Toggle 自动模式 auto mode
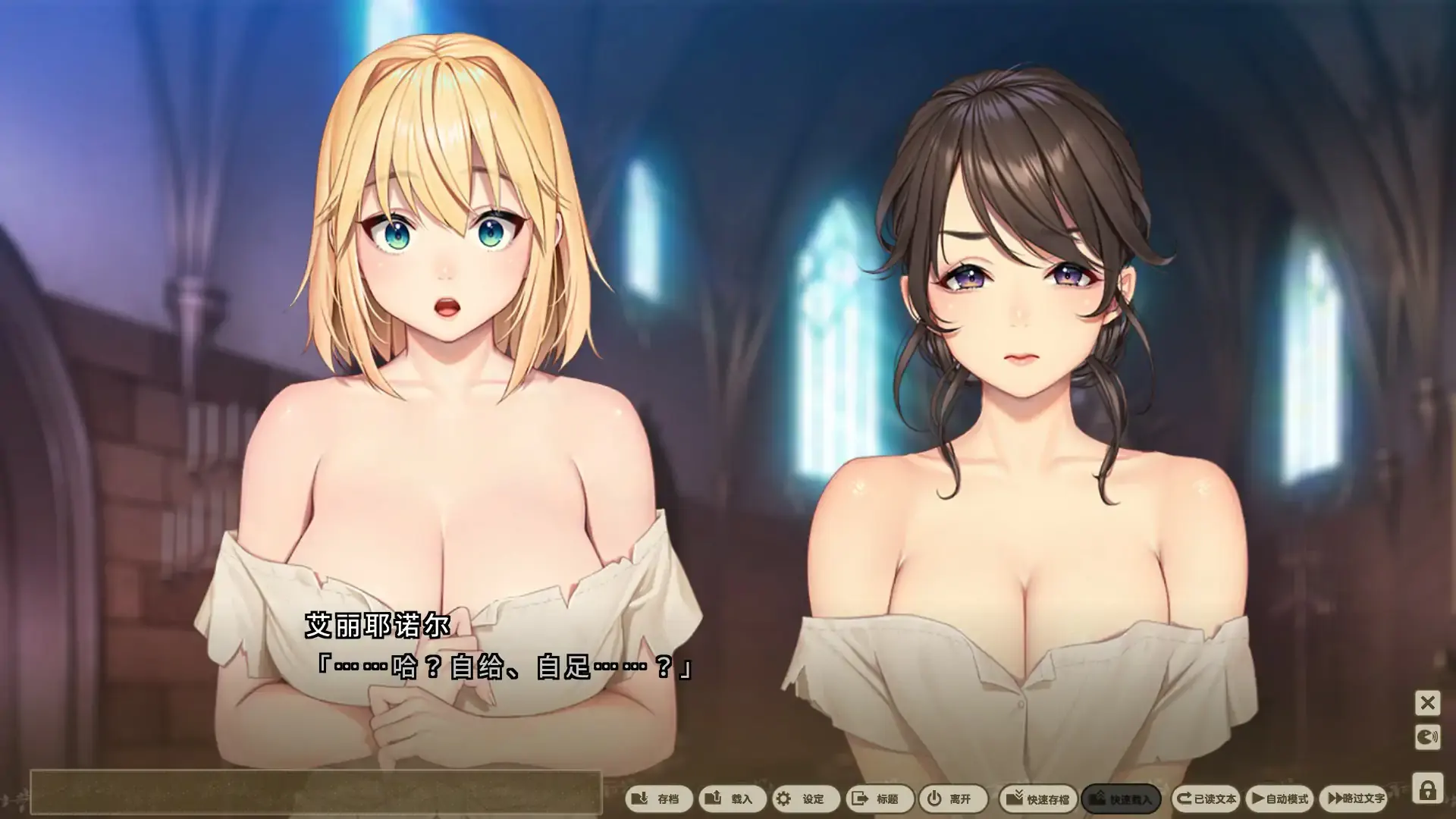This screenshot has height=819, width=1456. pyautogui.click(x=1280, y=799)
